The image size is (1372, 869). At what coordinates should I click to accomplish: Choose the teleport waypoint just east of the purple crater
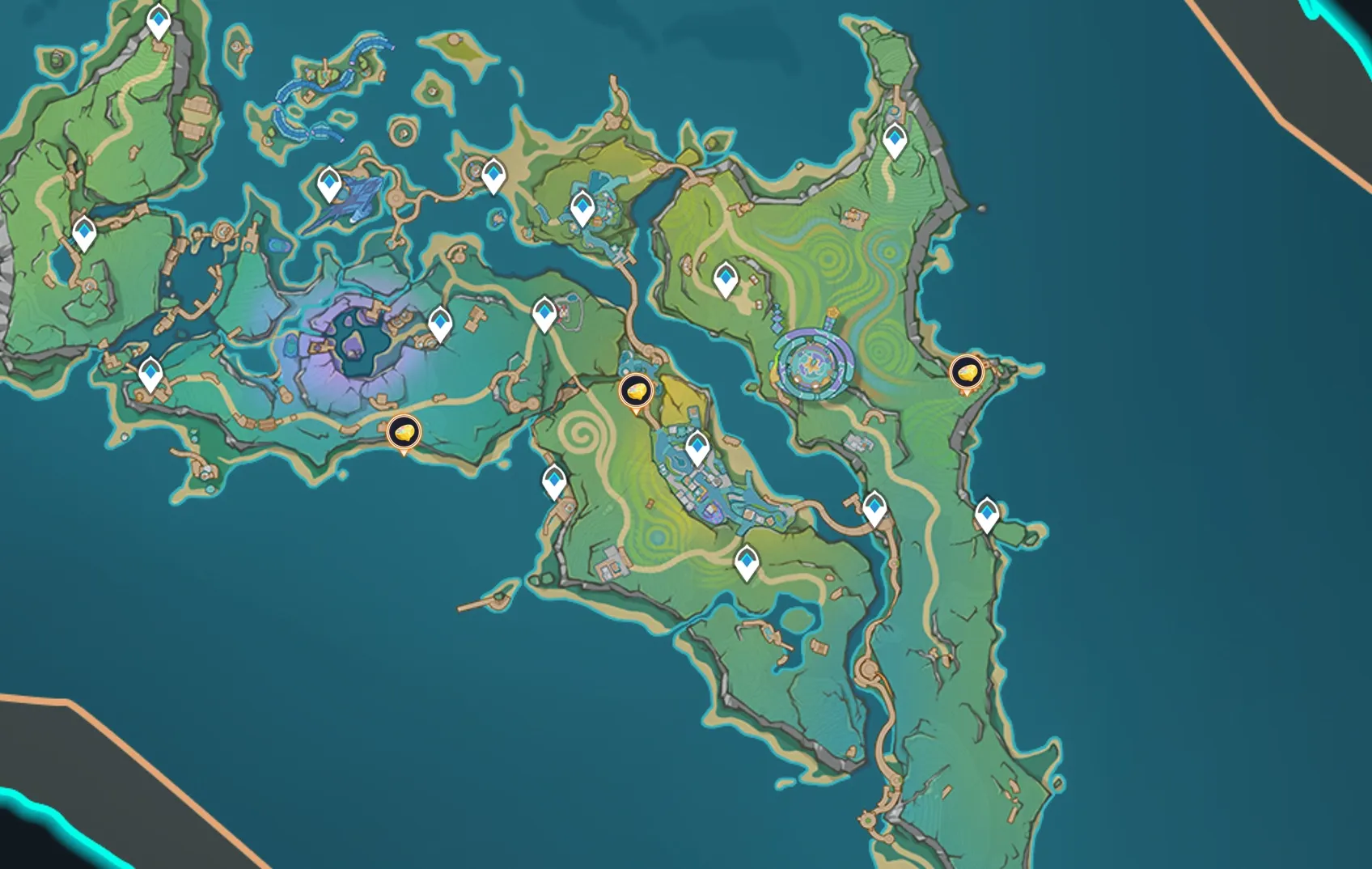click(x=440, y=324)
